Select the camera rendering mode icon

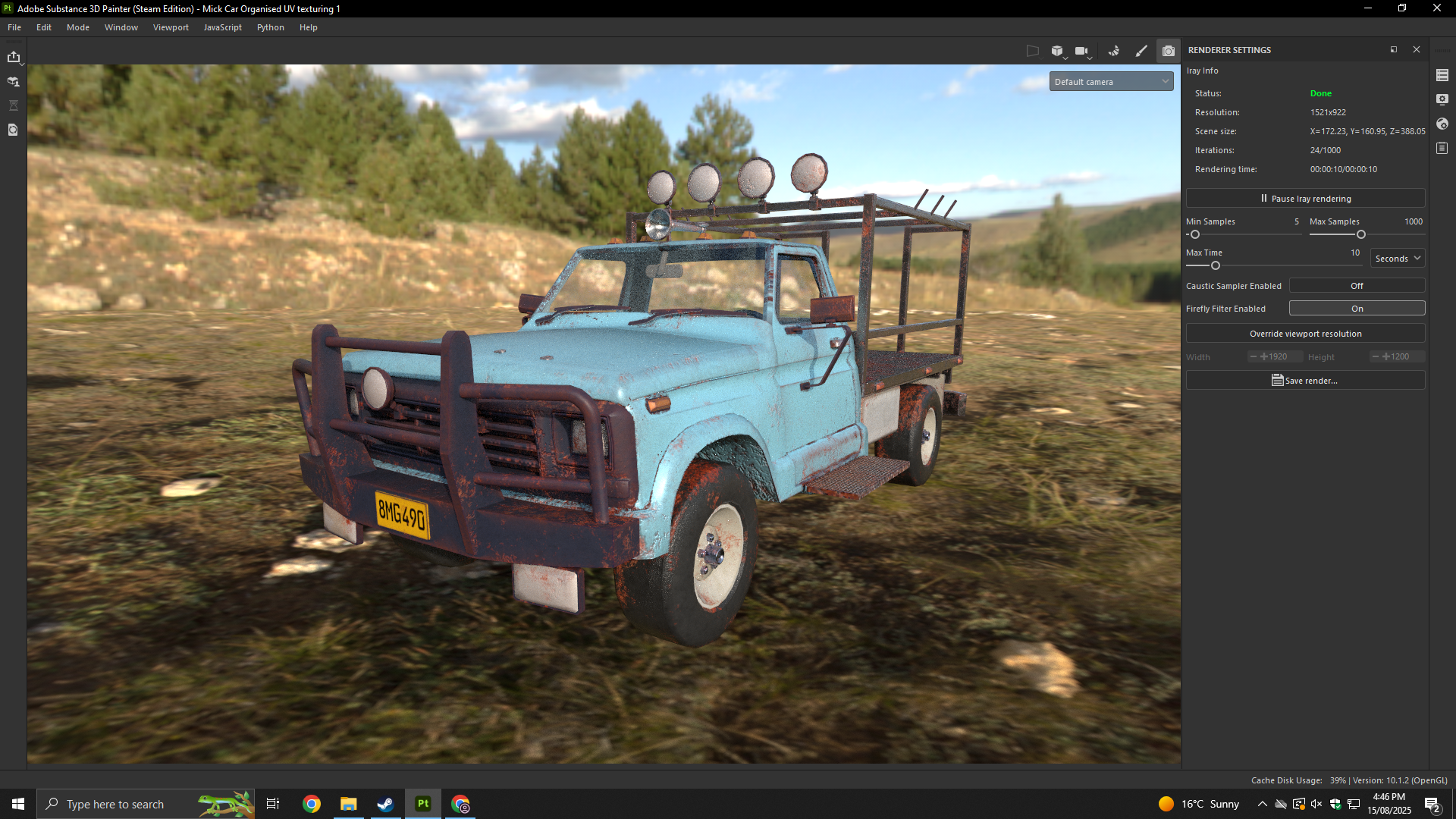point(1169,51)
